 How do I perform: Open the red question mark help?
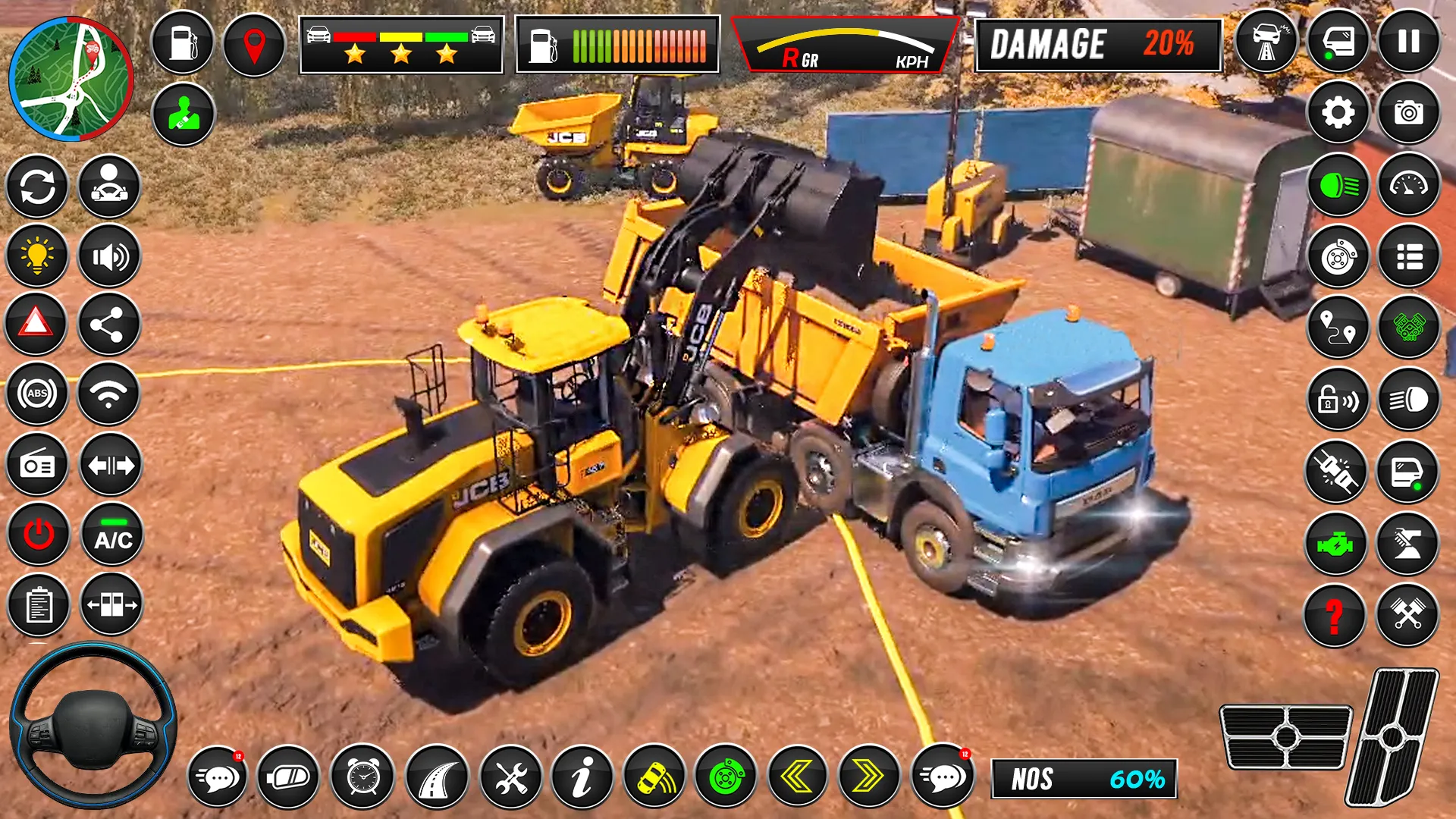pos(1334,616)
